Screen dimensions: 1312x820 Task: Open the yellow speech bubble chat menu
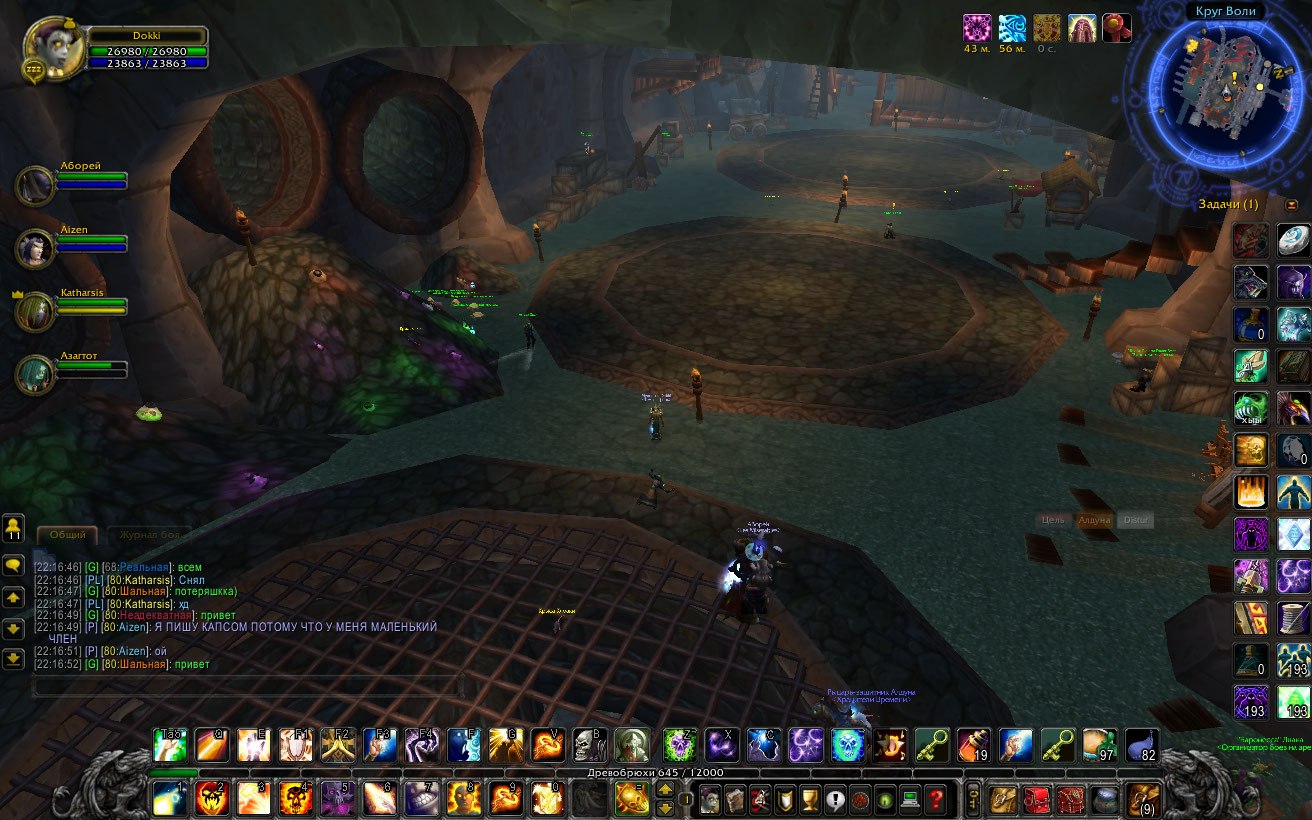coord(14,566)
